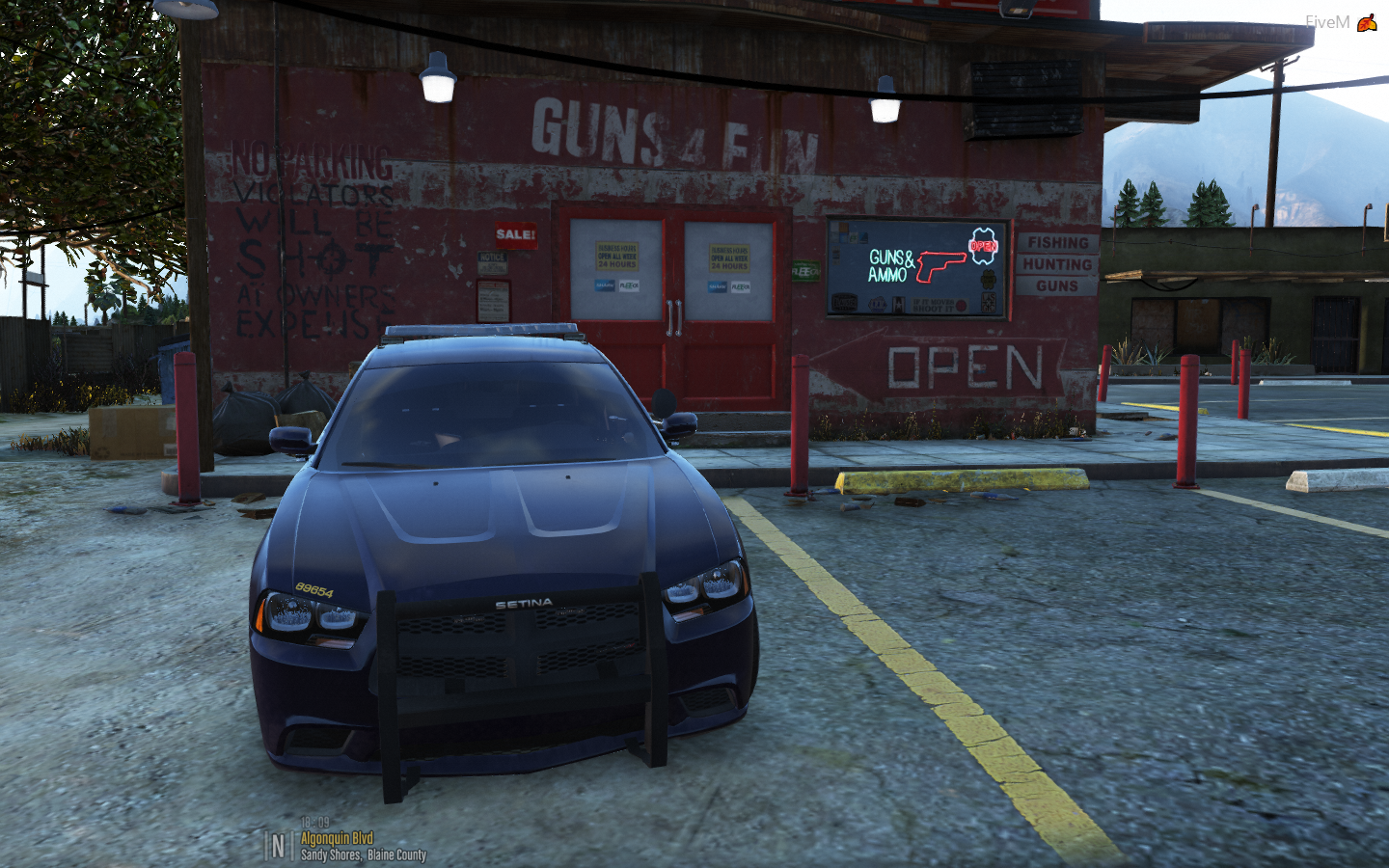Select the N compass direction indicator
1389x868 pixels.
click(x=278, y=846)
